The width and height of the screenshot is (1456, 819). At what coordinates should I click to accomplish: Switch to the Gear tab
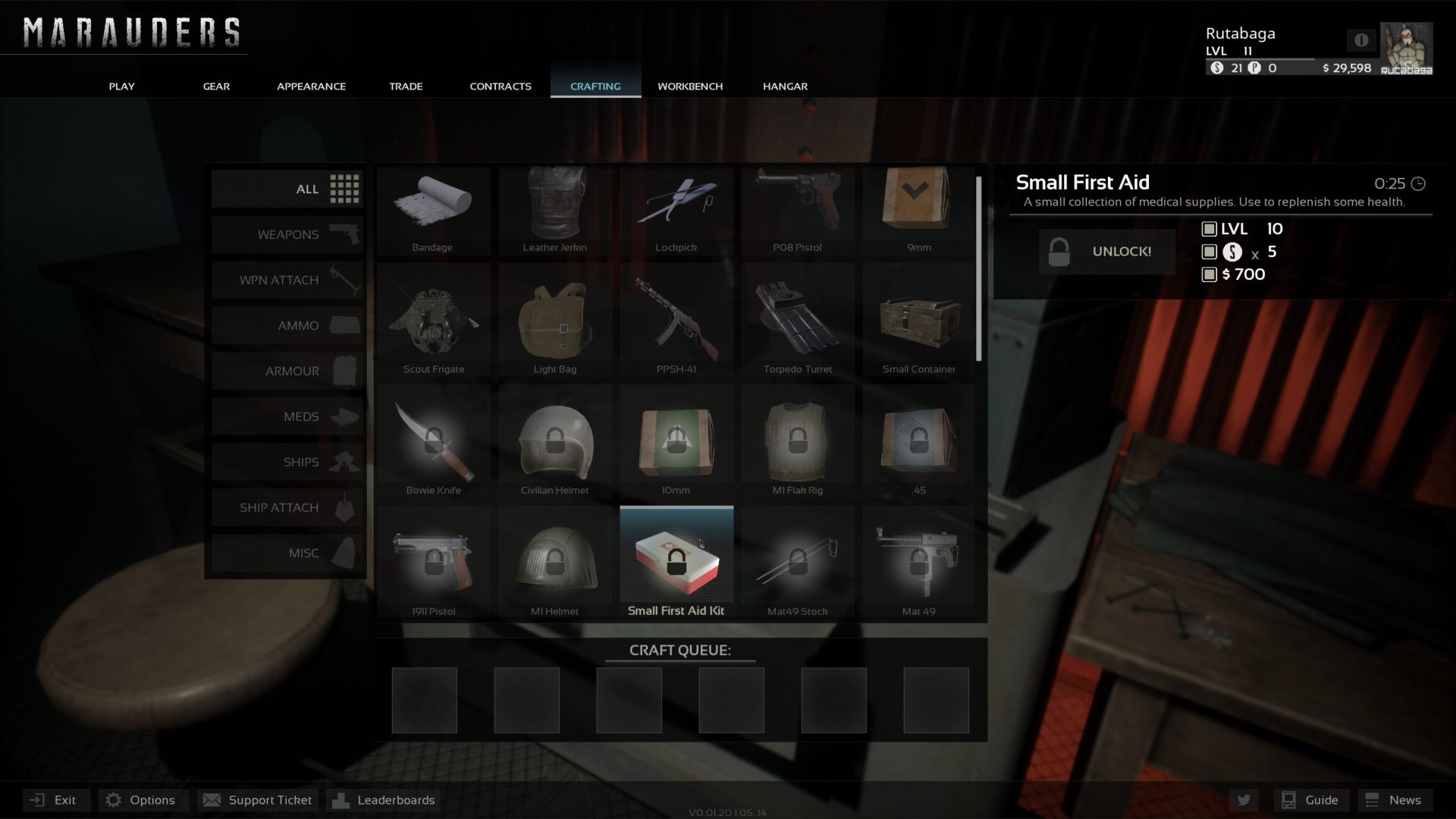point(216,86)
